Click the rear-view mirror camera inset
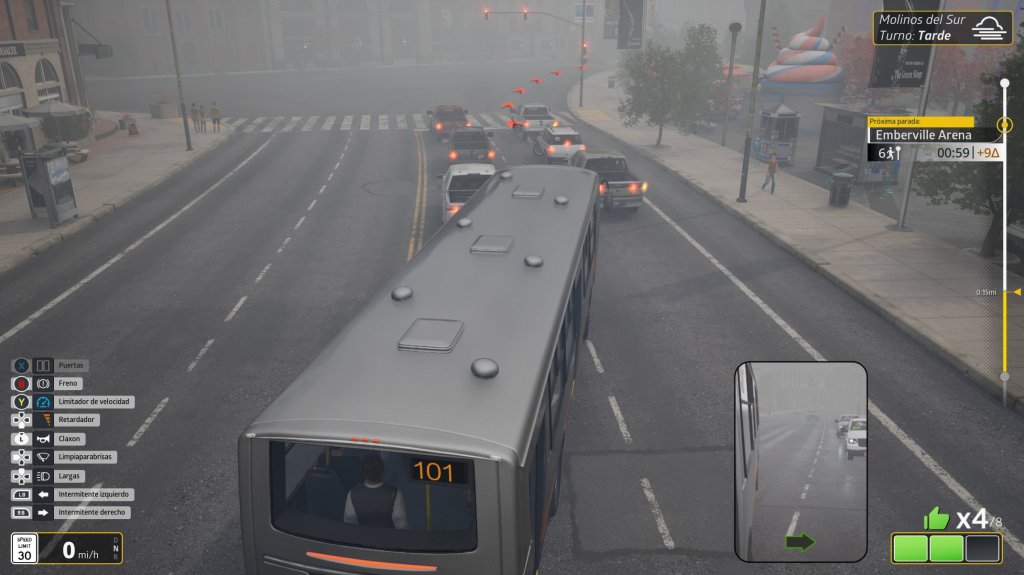1024x575 pixels. click(x=801, y=460)
